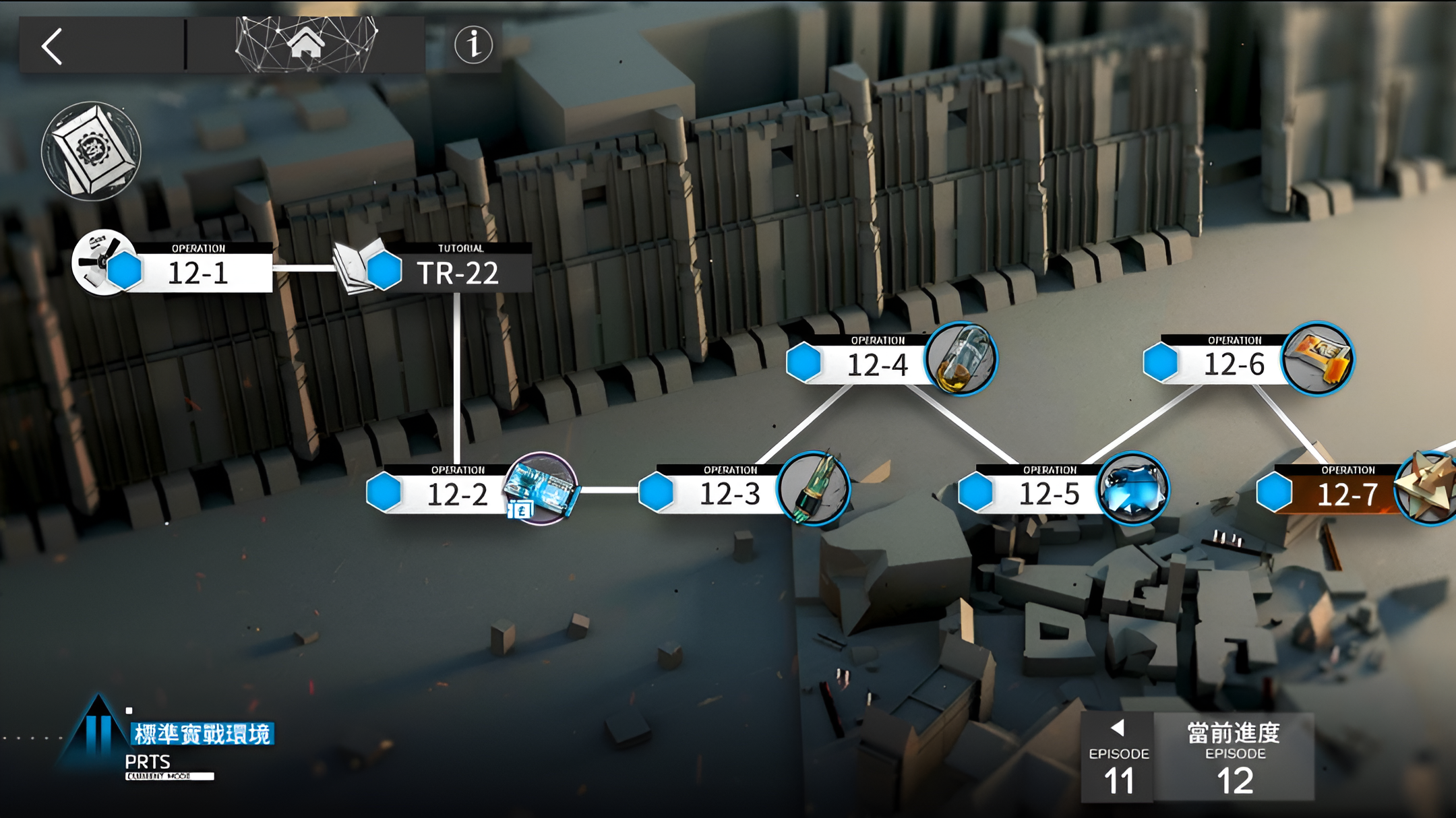The height and width of the screenshot is (818, 1456).
Task: Enter operation 12-3
Action: pos(729,493)
